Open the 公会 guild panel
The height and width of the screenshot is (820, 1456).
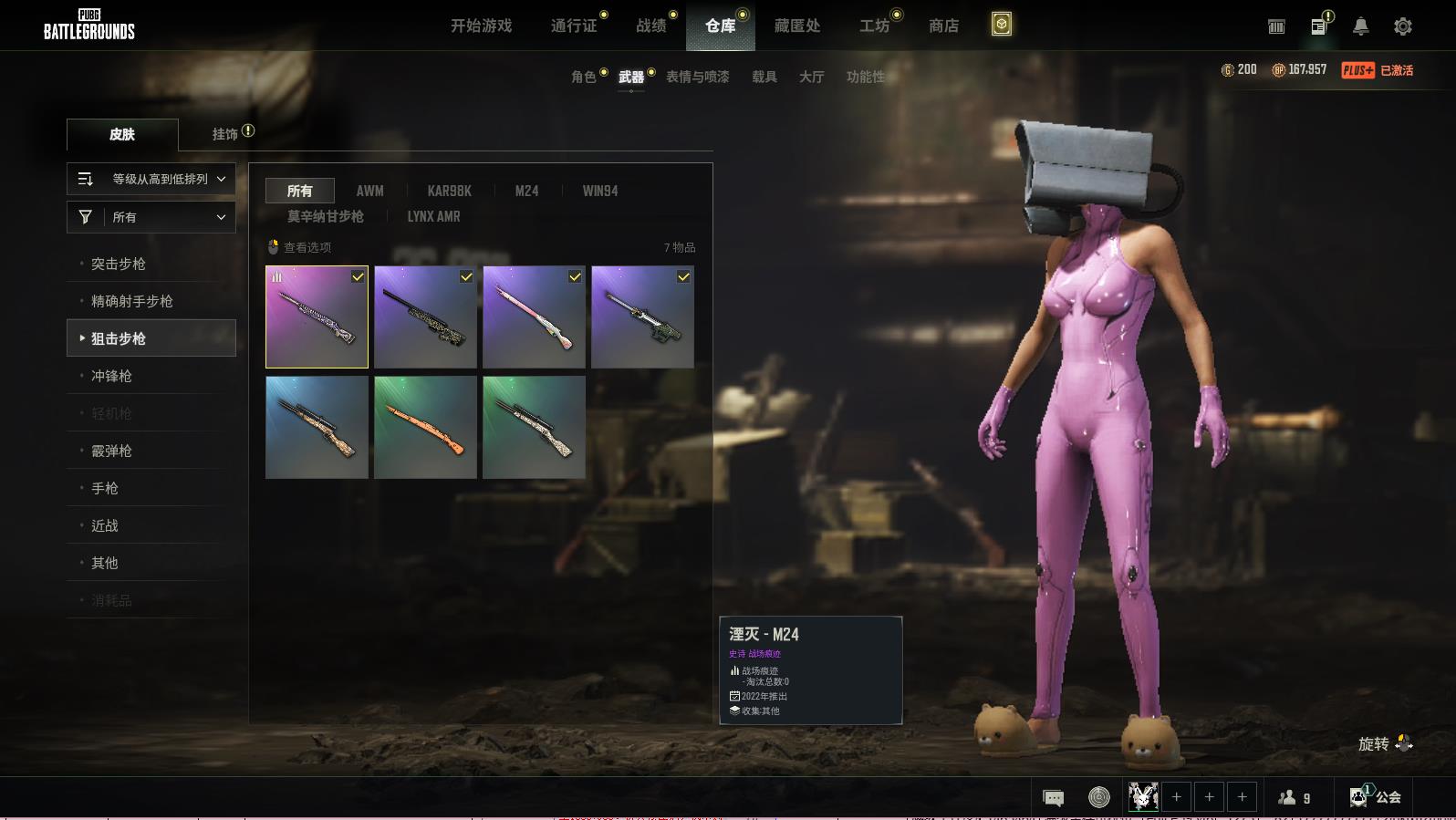1376,797
